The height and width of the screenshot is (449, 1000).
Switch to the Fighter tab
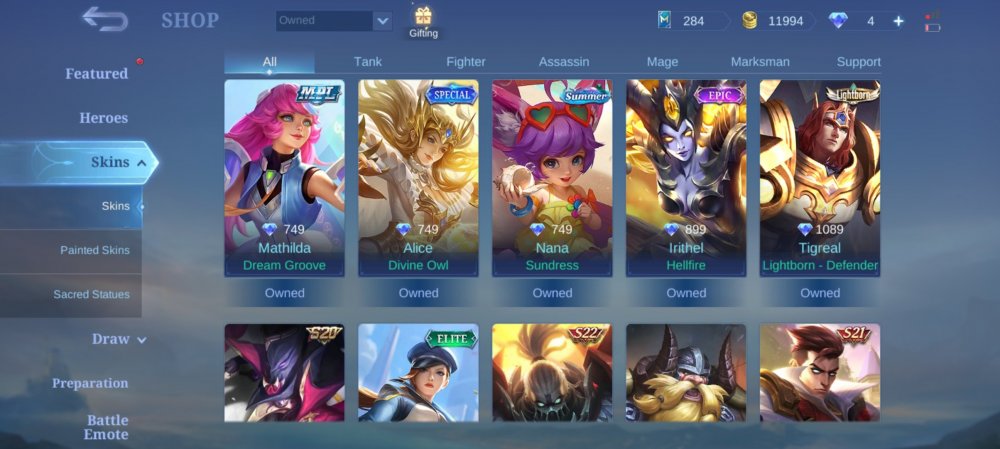pos(466,62)
